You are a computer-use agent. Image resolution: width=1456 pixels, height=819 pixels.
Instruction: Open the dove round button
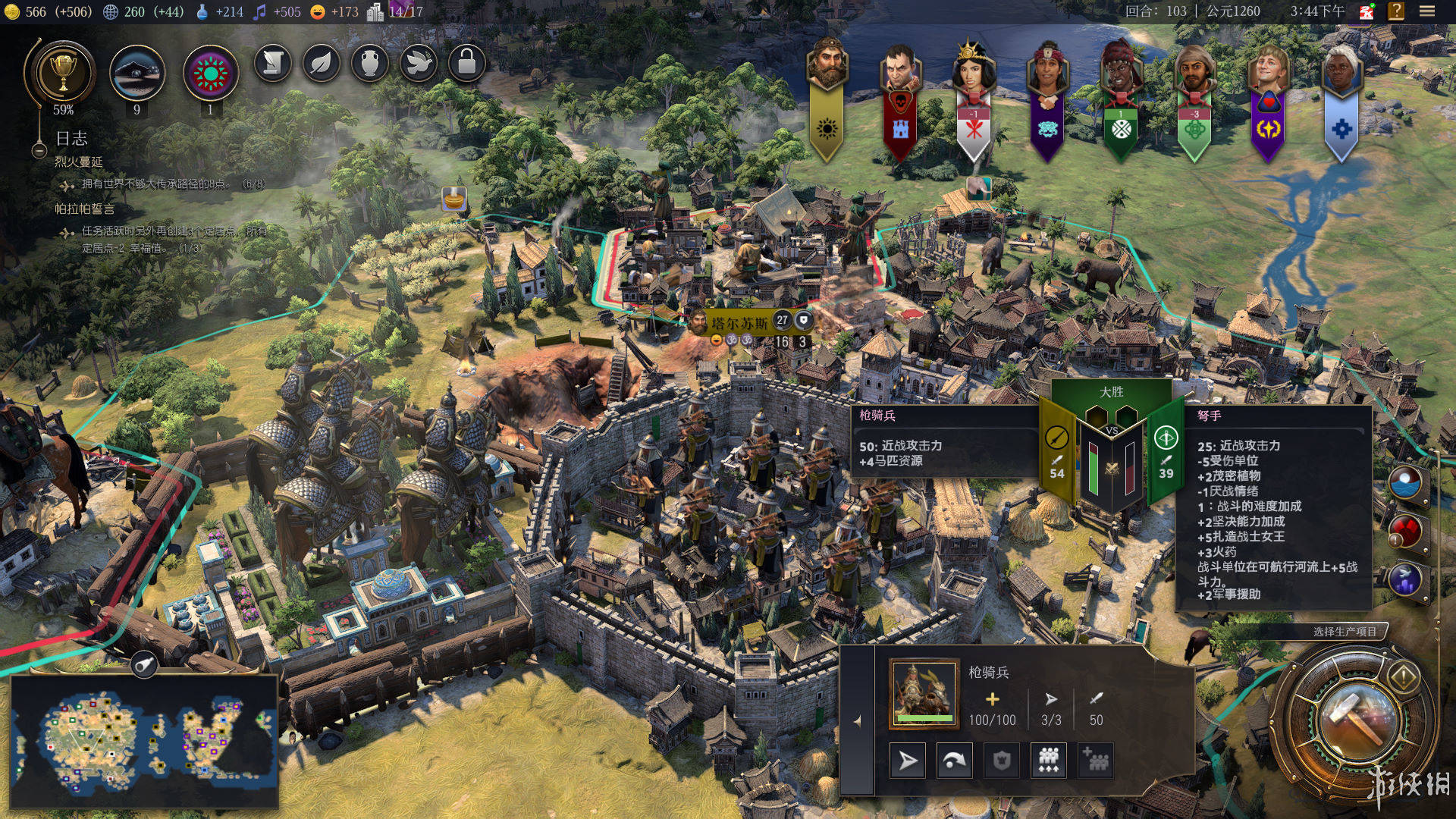419,64
